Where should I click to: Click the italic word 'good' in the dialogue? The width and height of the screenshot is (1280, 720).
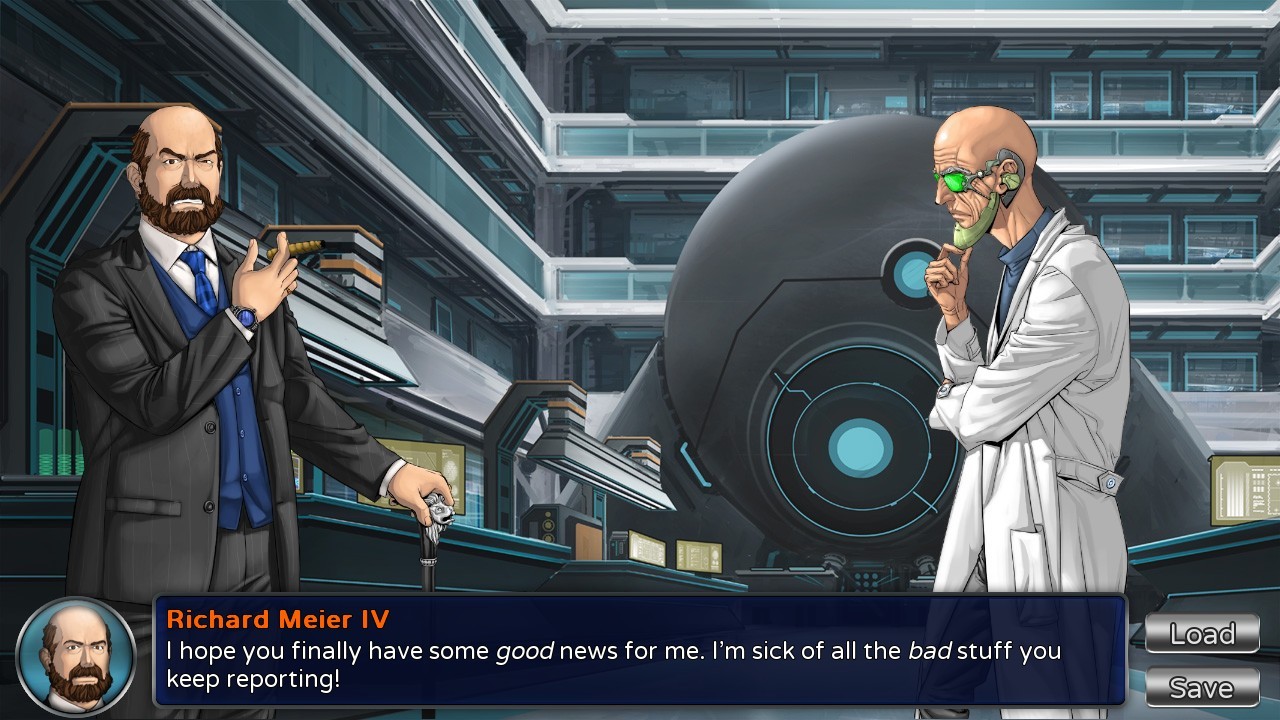[x=523, y=652]
